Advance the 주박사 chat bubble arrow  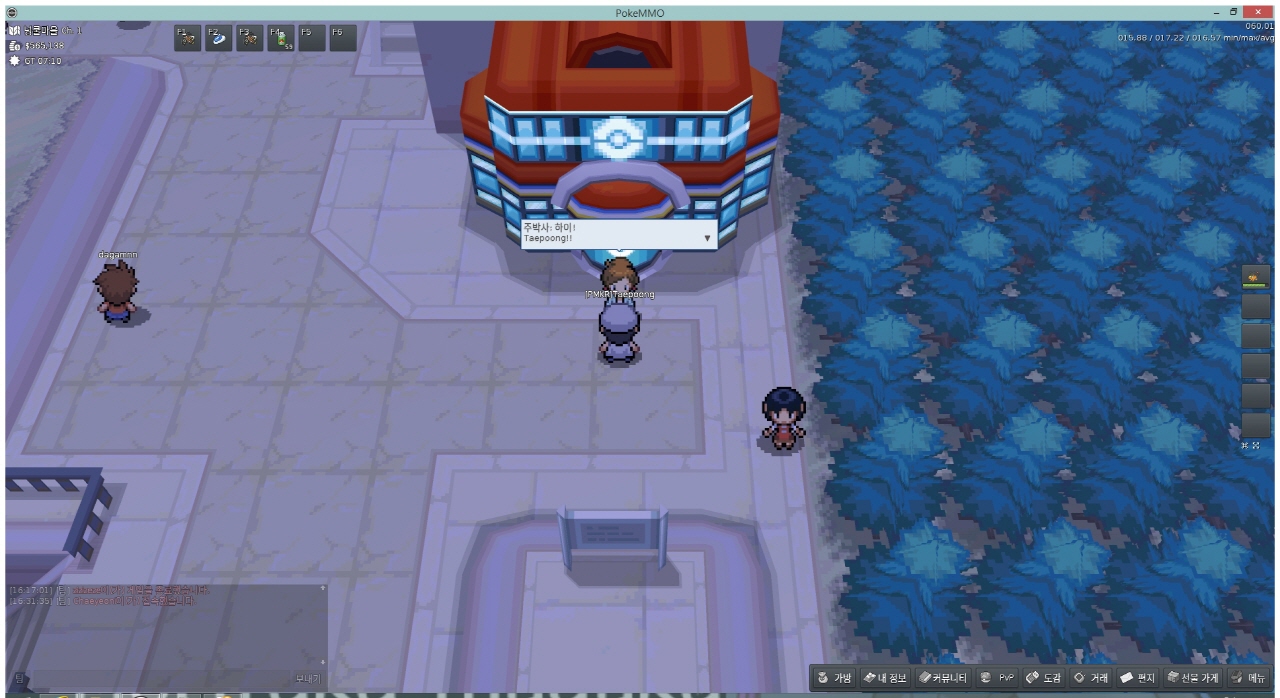tap(707, 239)
